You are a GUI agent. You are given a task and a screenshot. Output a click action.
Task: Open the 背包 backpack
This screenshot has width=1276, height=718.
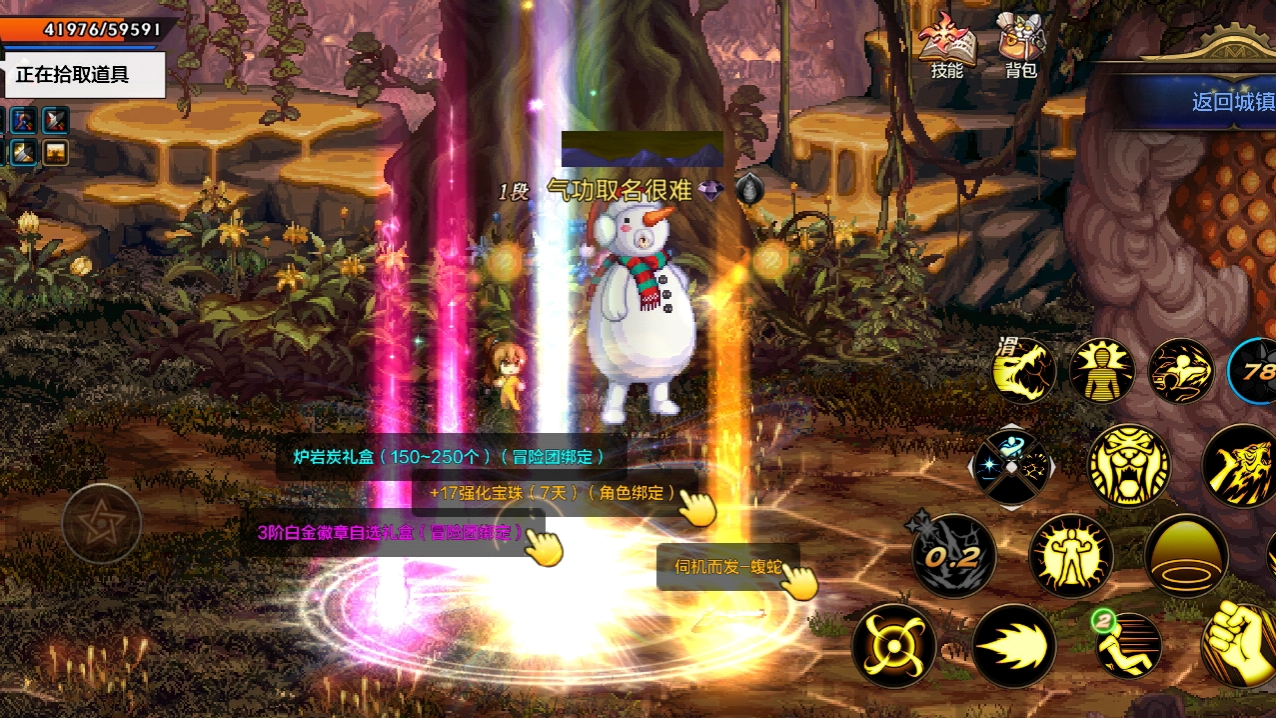(1021, 48)
